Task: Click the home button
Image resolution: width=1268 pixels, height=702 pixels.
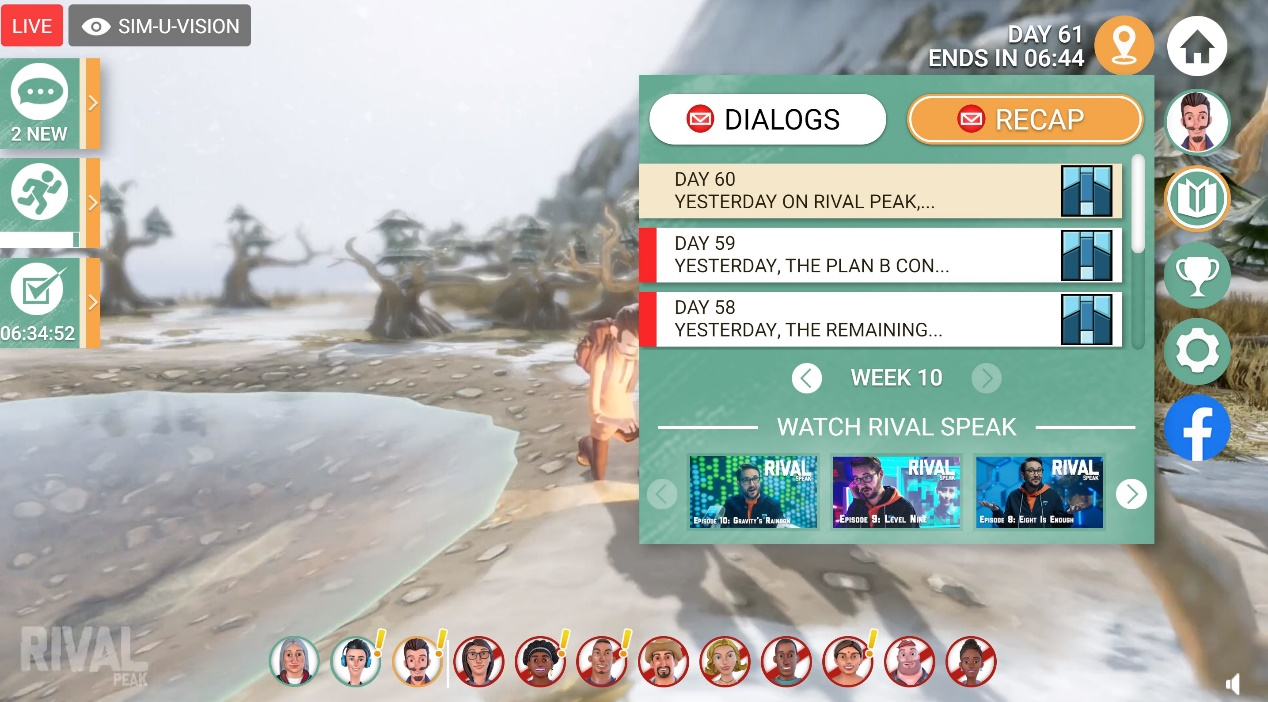Action: pos(1197,47)
